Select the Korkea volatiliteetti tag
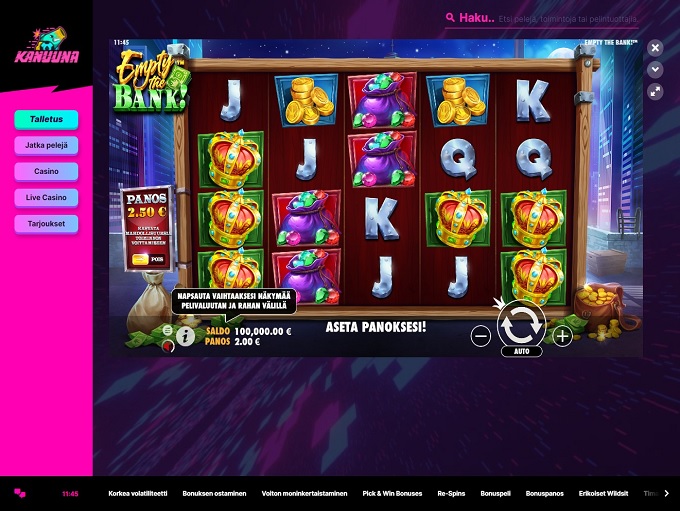The image size is (680, 511). point(137,494)
